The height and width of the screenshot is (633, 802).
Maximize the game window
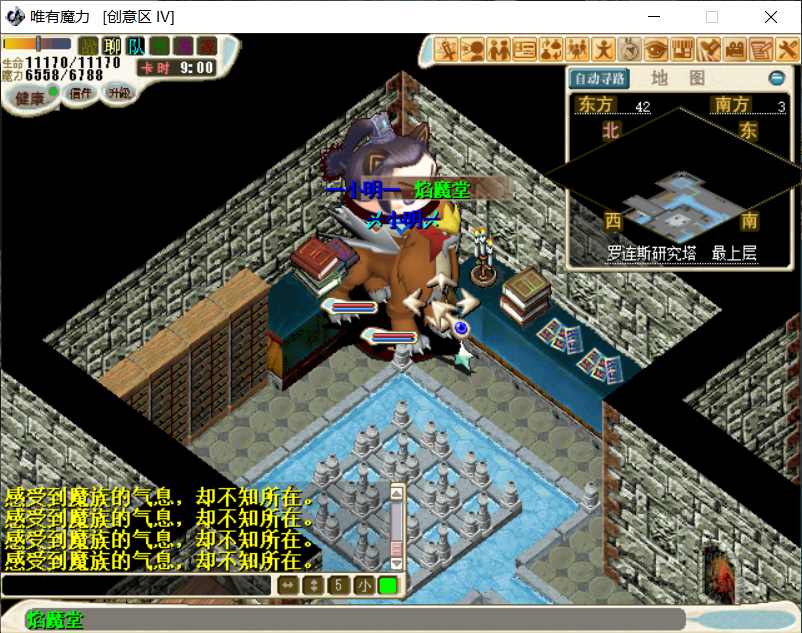712,17
